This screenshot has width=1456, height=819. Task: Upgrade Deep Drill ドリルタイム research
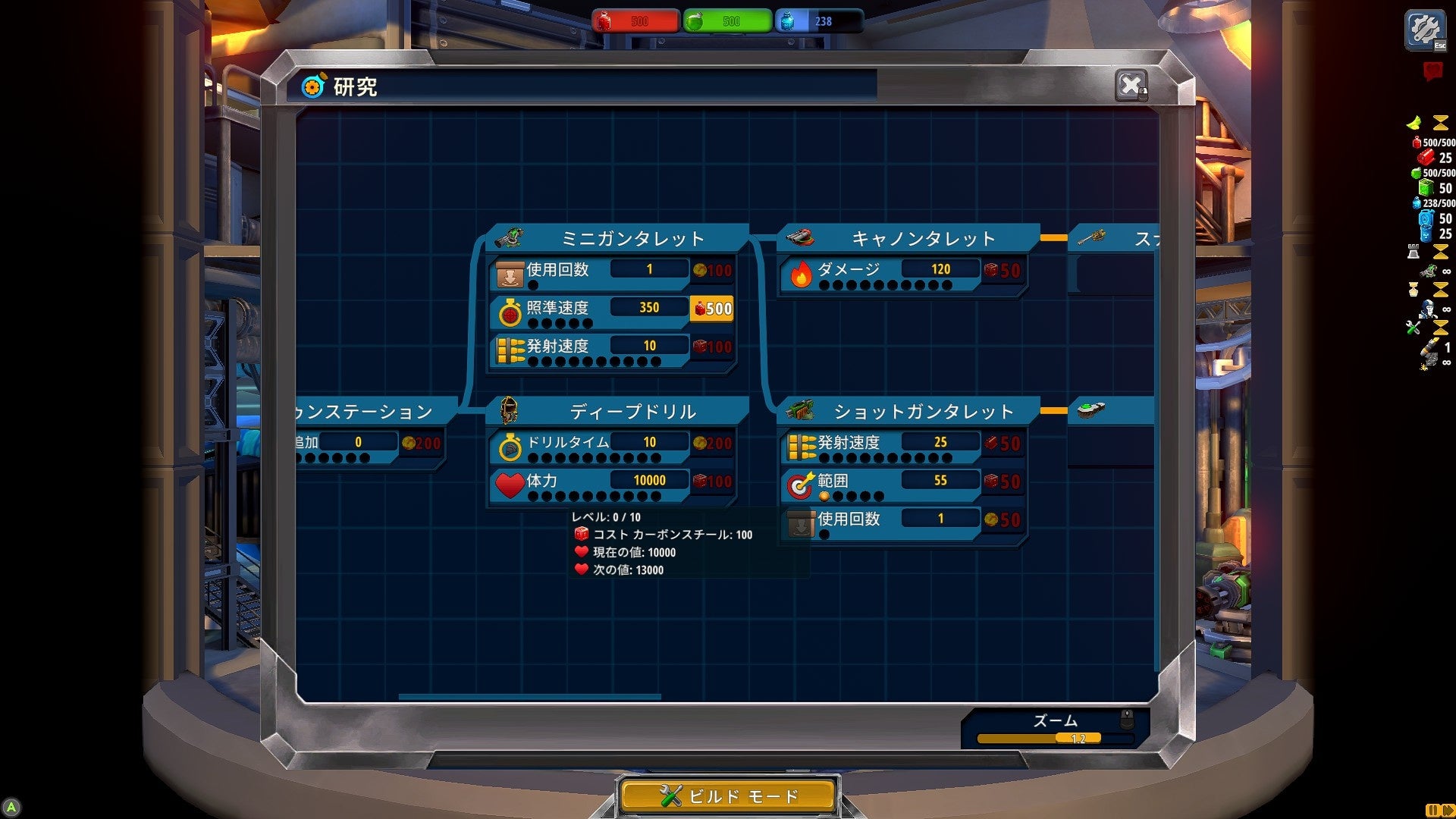coord(712,444)
